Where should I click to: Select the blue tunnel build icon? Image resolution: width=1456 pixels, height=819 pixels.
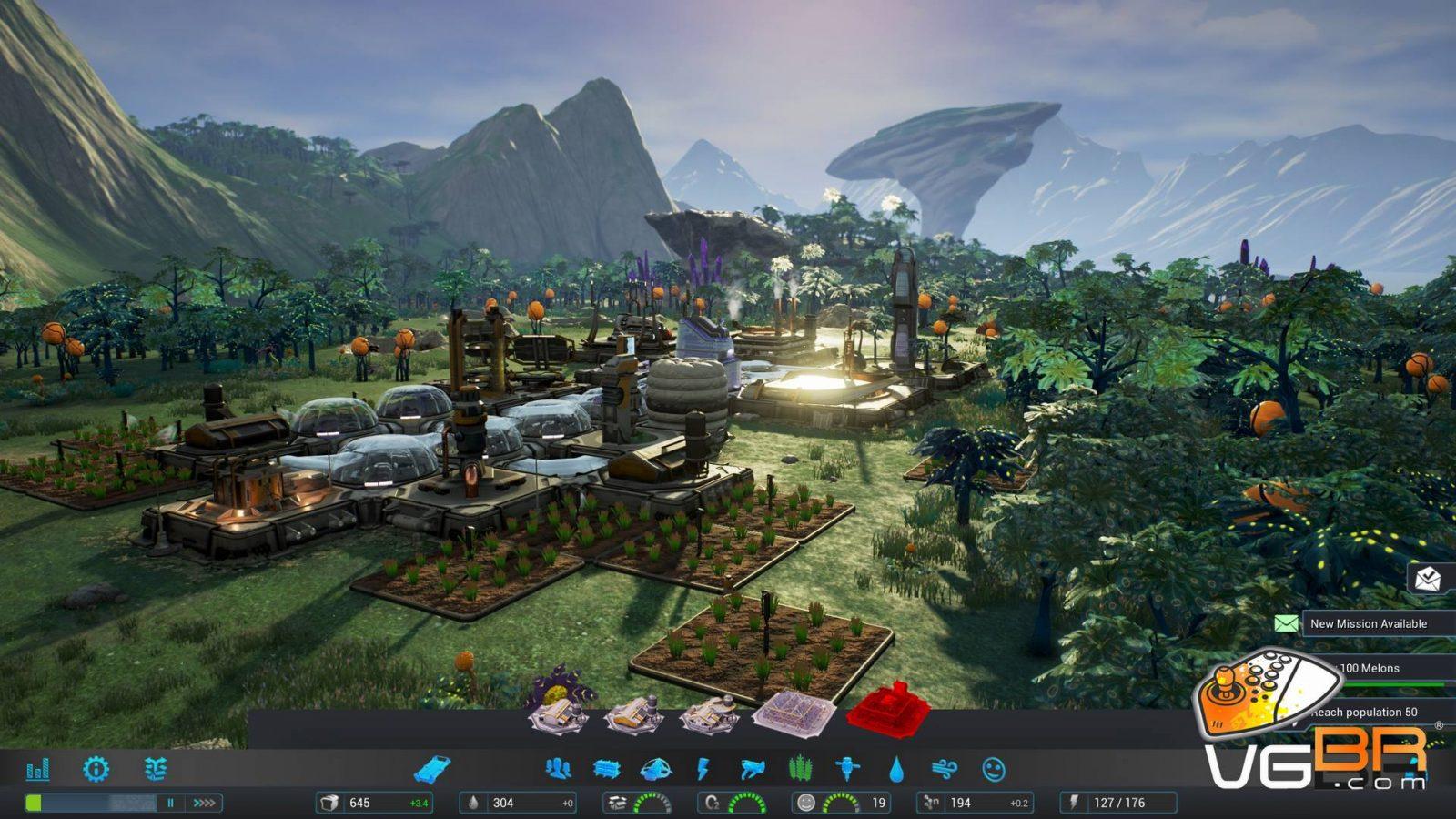(431, 770)
